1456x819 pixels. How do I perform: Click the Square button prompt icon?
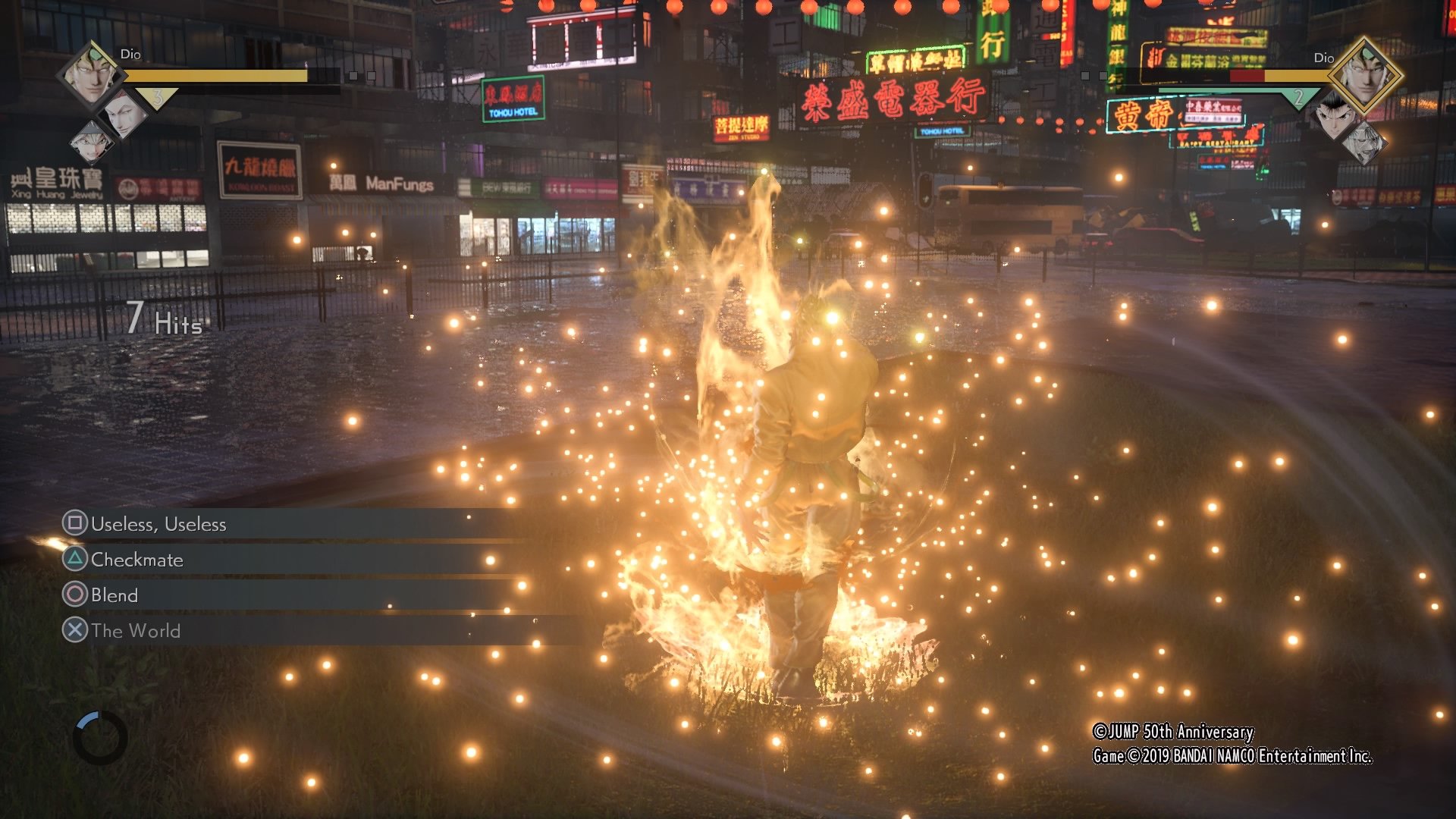pyautogui.click(x=76, y=524)
